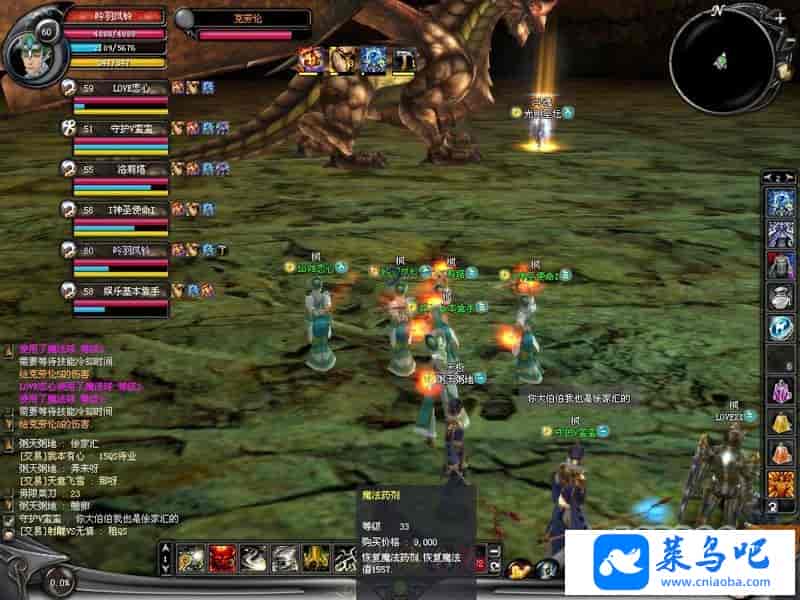Click the fiery orange icon on side bar
Screen dimensions: 800x600
coord(779,484)
